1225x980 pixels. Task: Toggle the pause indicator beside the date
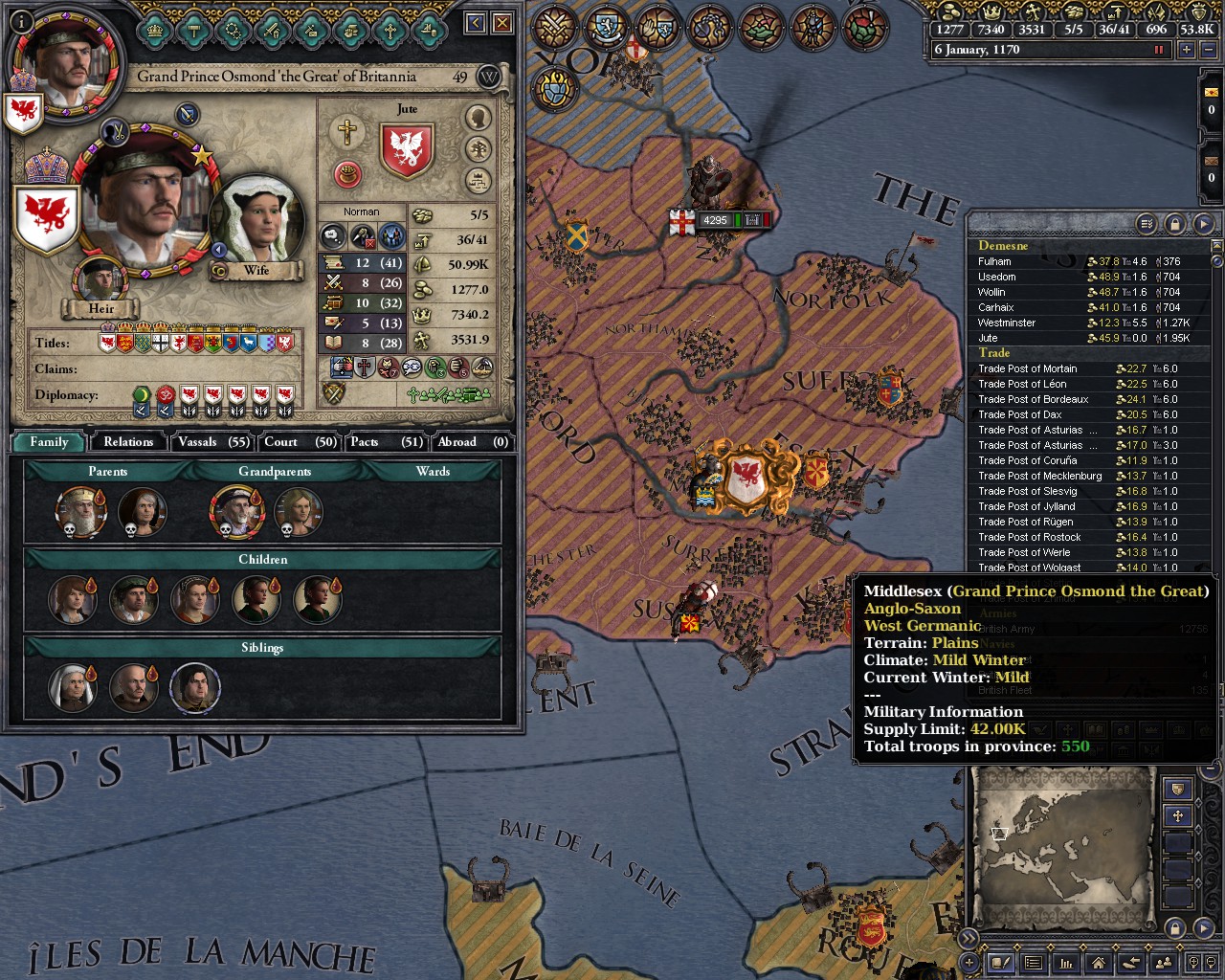click(x=1159, y=50)
